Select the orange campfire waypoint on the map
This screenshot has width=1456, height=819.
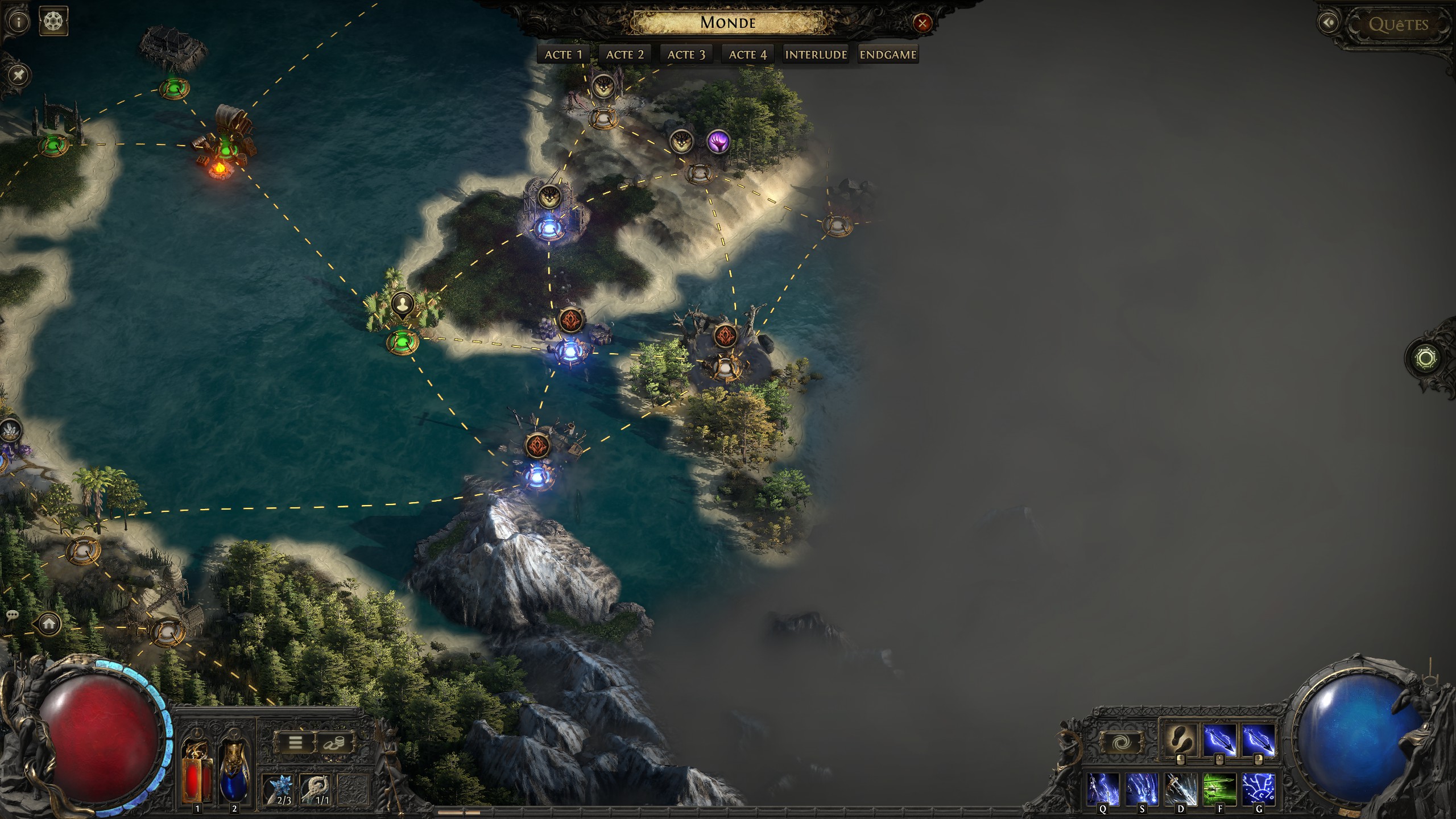tap(219, 167)
